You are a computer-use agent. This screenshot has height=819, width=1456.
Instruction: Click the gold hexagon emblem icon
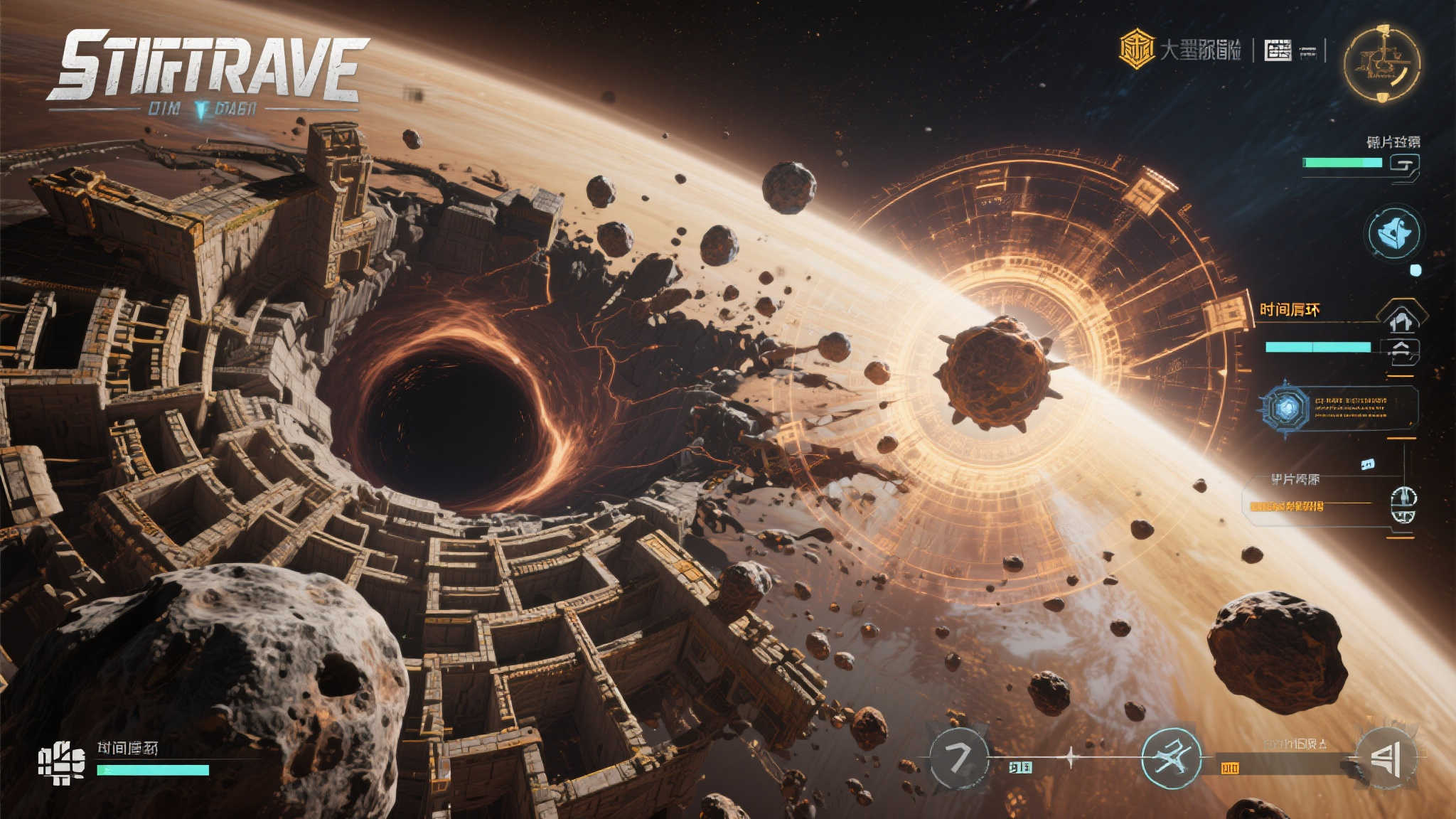click(1137, 49)
